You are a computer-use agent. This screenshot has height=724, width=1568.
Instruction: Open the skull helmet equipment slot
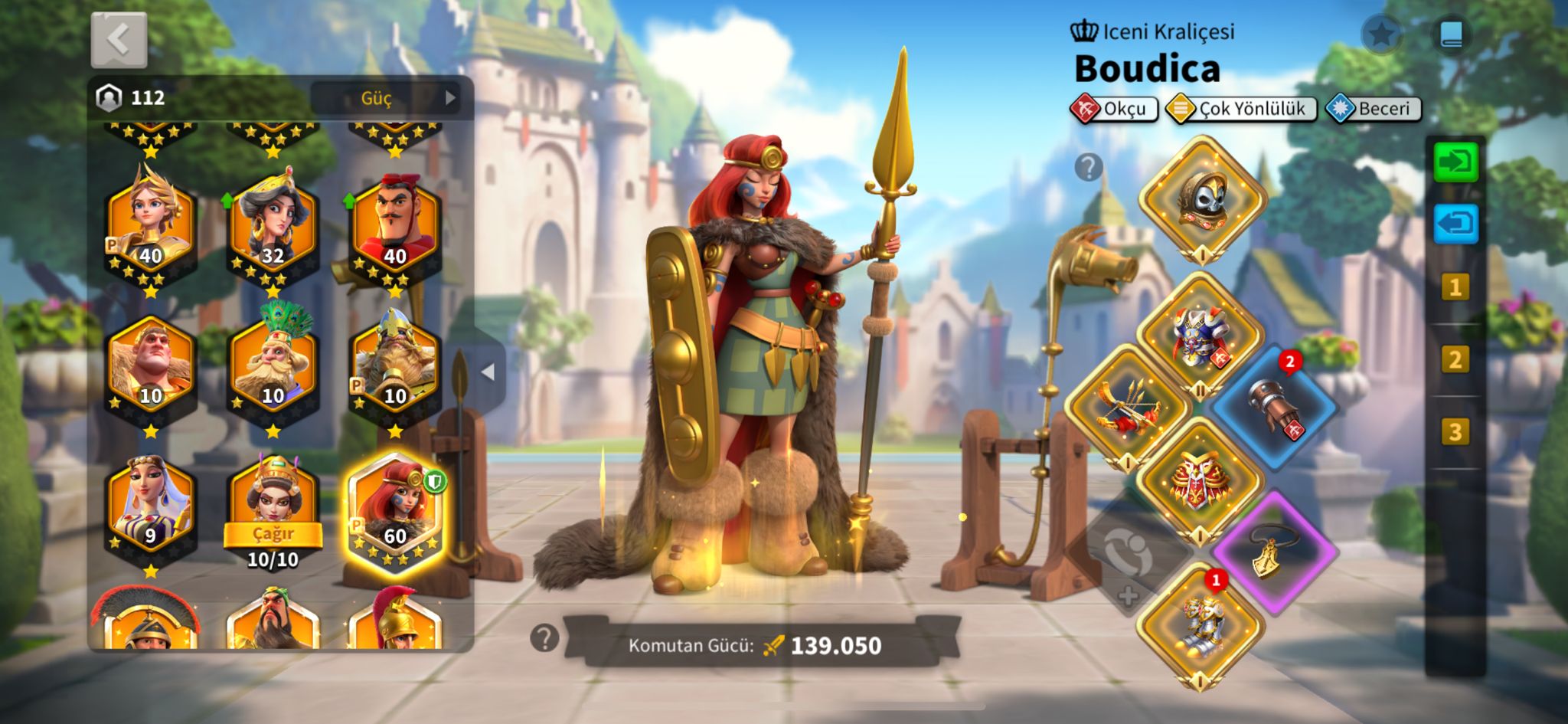1202,198
